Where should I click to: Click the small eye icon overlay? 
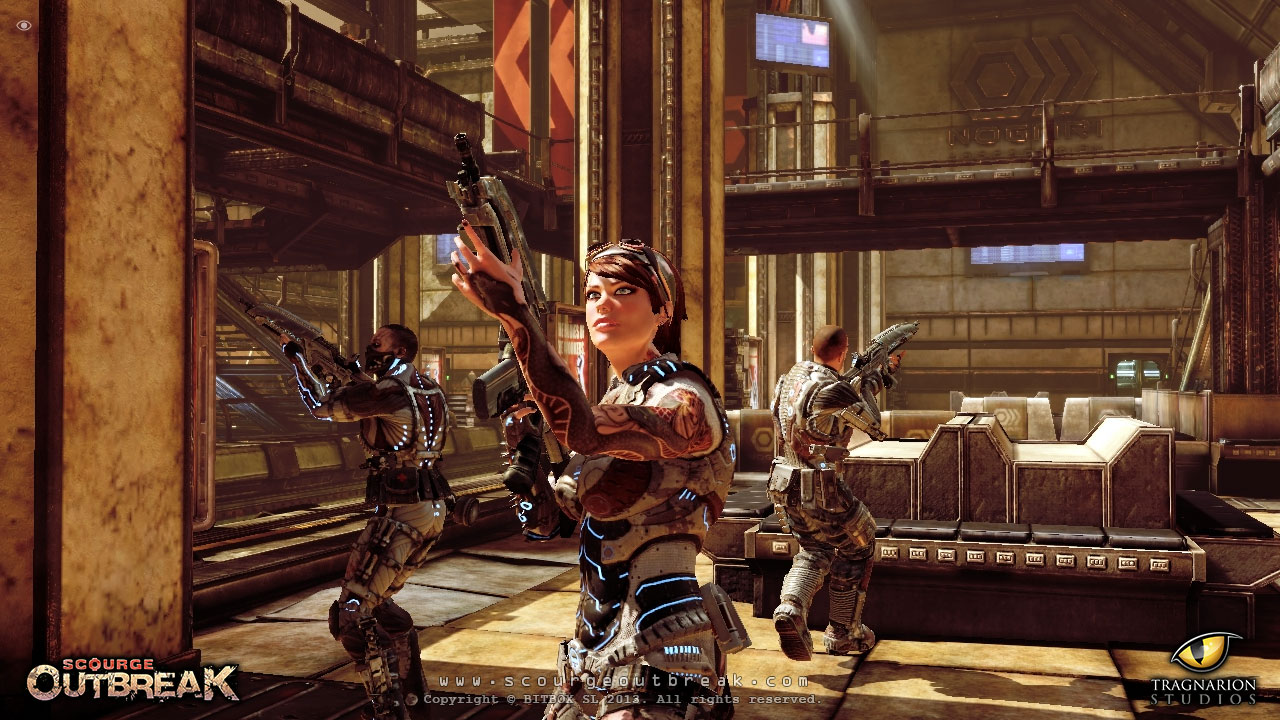click(24, 25)
